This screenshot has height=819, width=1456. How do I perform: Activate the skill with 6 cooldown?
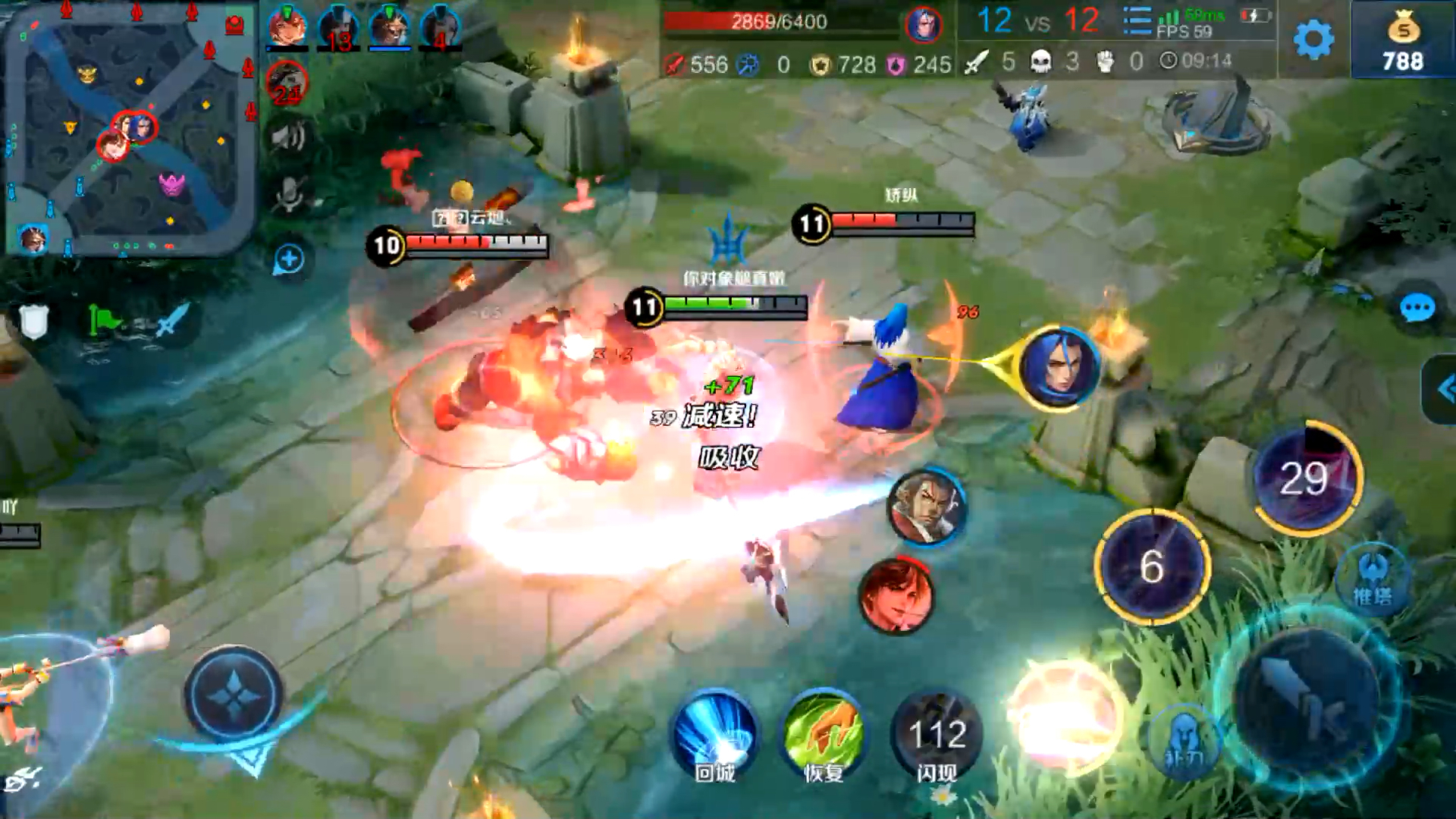1152,566
